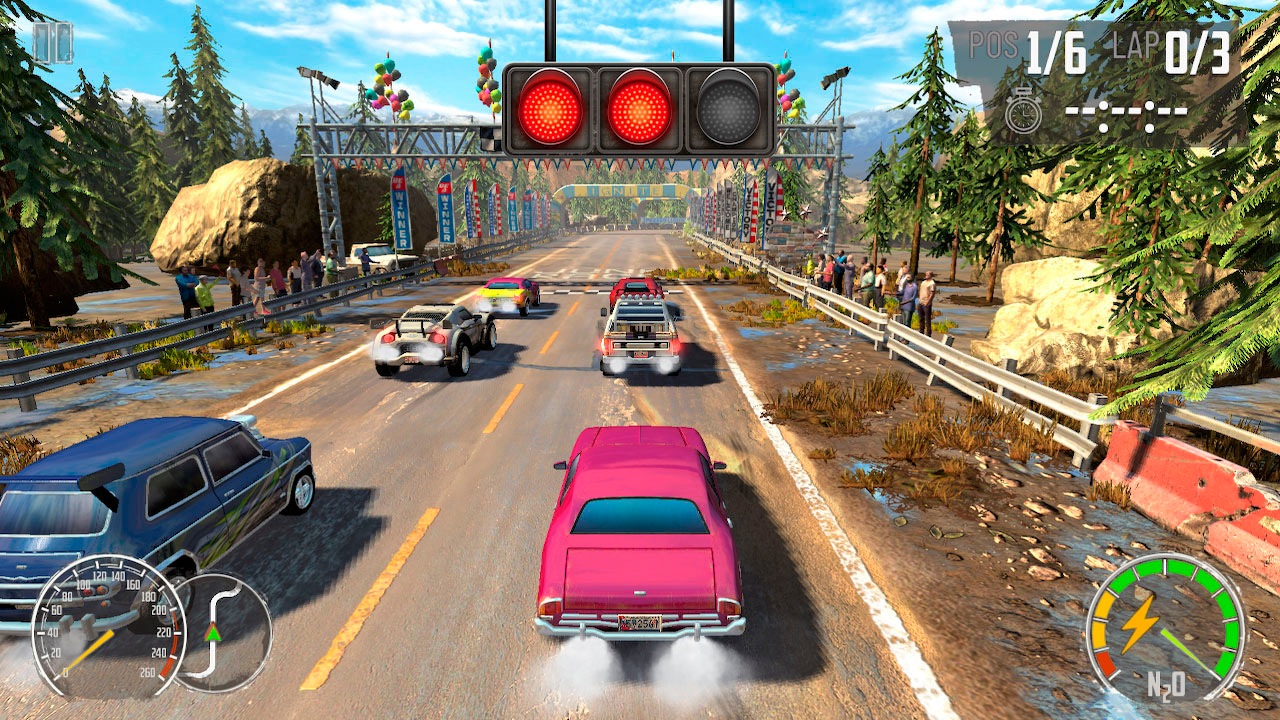Tap the lightning bolt nitro boost icon
Screen dimensions: 1280x720
click(1142, 625)
